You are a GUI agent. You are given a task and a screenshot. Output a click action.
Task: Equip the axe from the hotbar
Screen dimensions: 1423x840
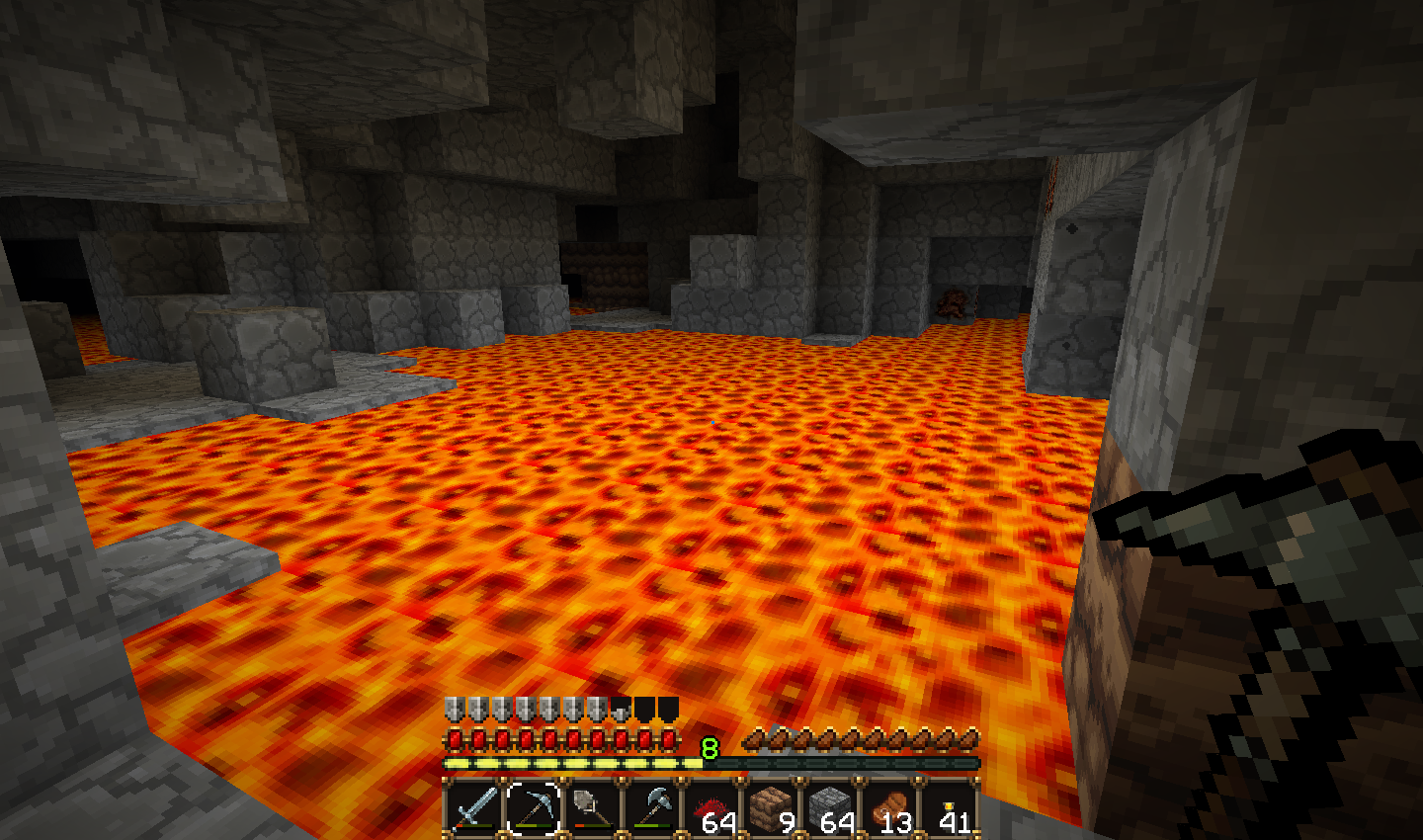pos(652,807)
